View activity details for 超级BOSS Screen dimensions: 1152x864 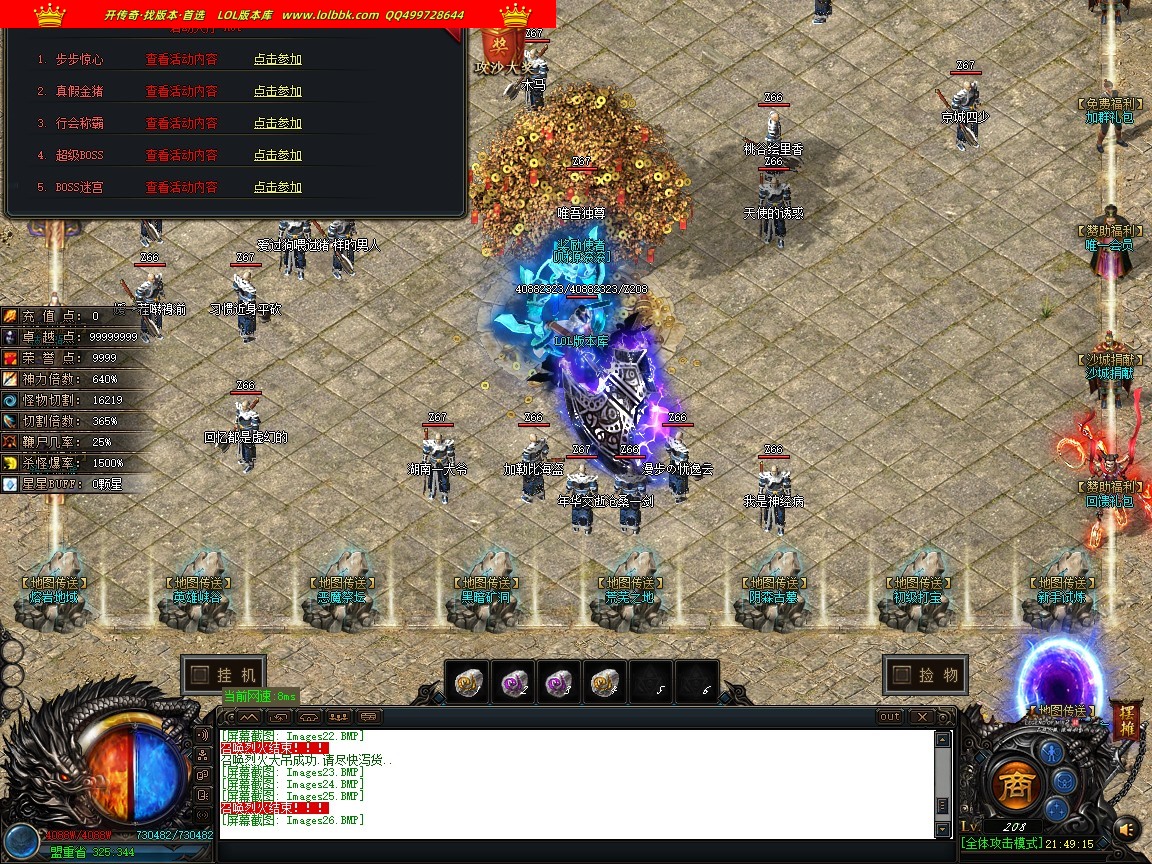point(181,155)
